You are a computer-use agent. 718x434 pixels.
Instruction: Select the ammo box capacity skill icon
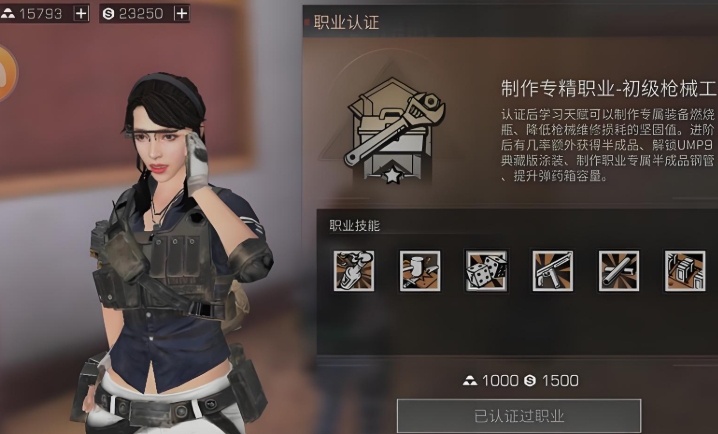(x=684, y=270)
